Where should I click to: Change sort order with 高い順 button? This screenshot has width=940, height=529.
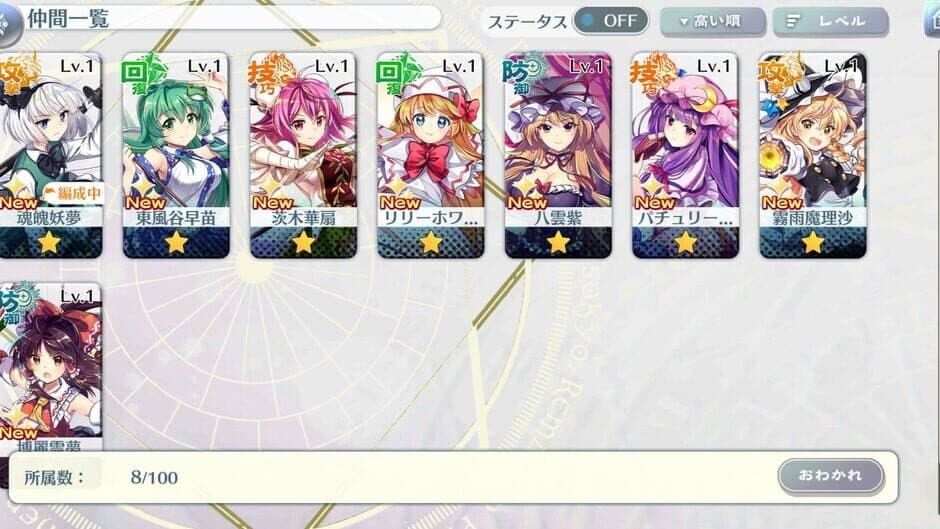pyautogui.click(x=713, y=21)
